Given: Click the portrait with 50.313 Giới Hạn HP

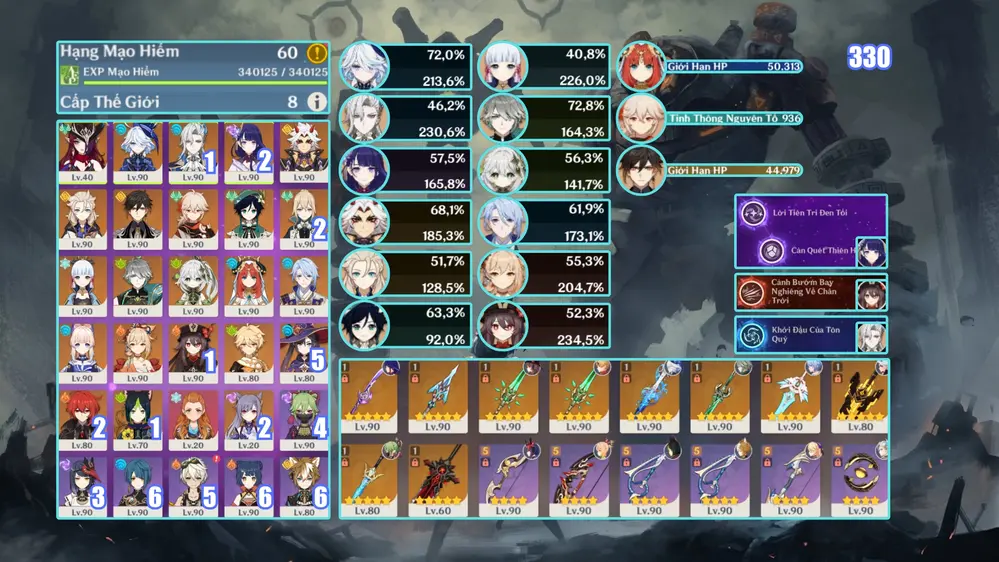Looking at the screenshot, I should (640, 68).
